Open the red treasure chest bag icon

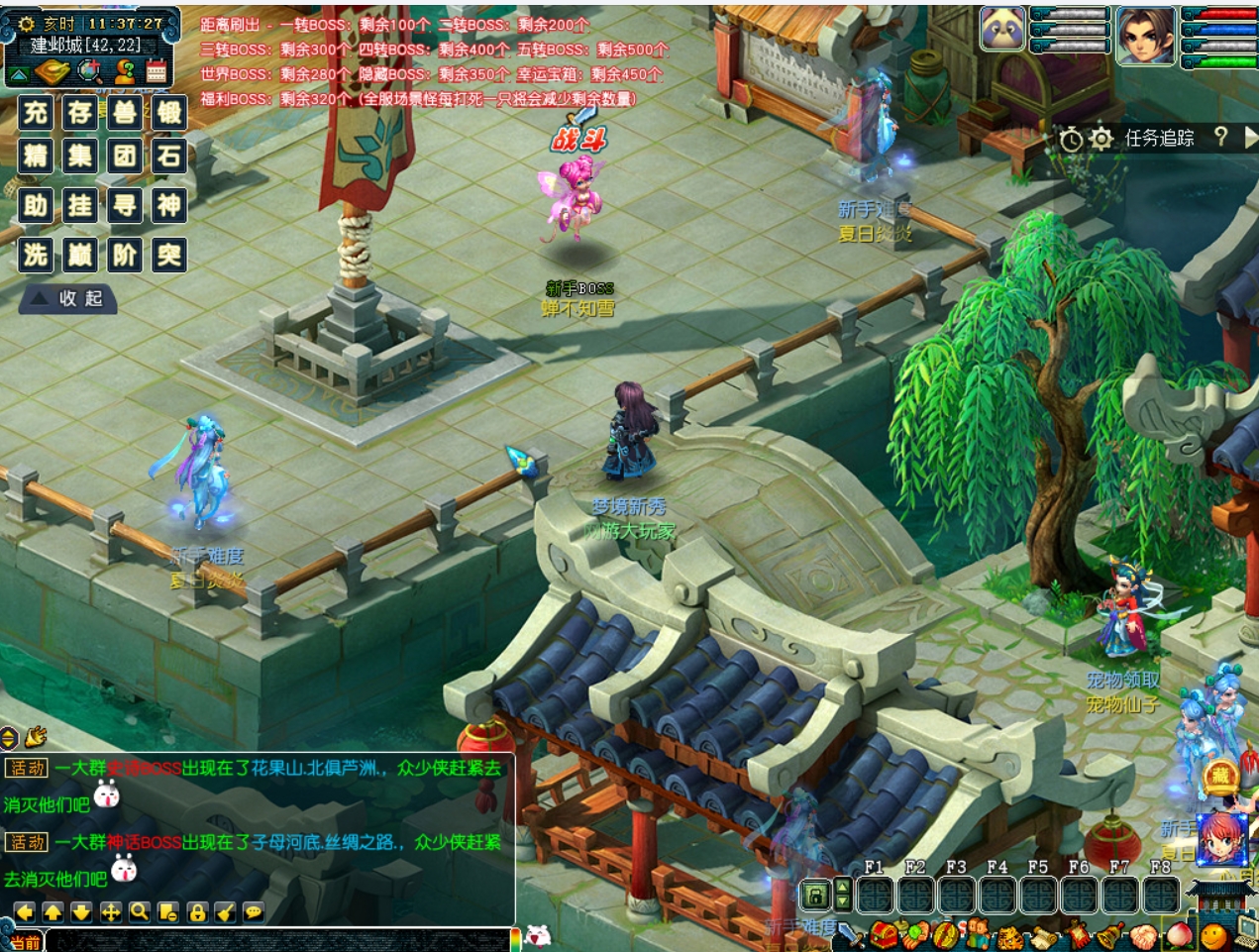[884, 934]
